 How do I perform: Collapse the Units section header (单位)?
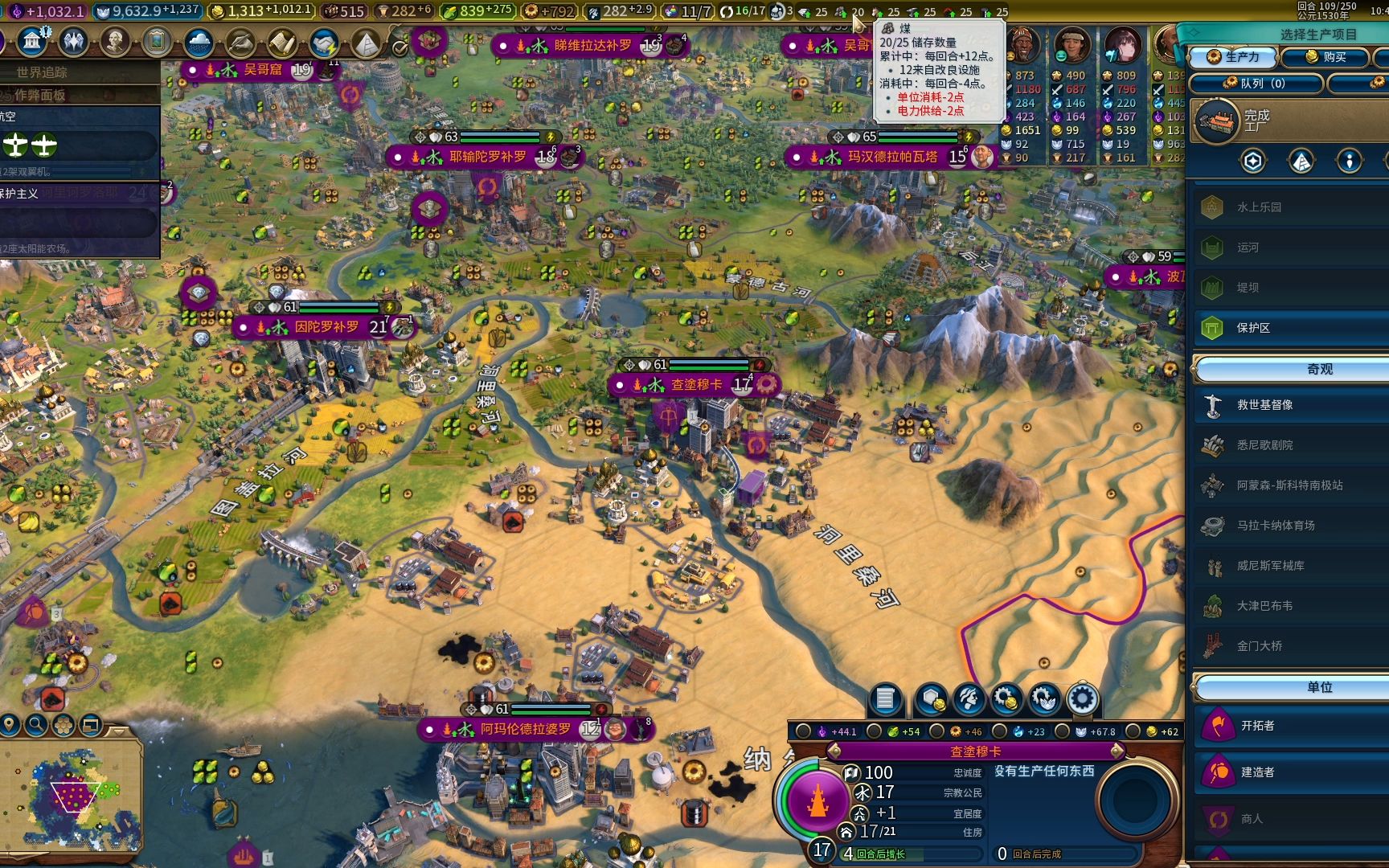1319,688
